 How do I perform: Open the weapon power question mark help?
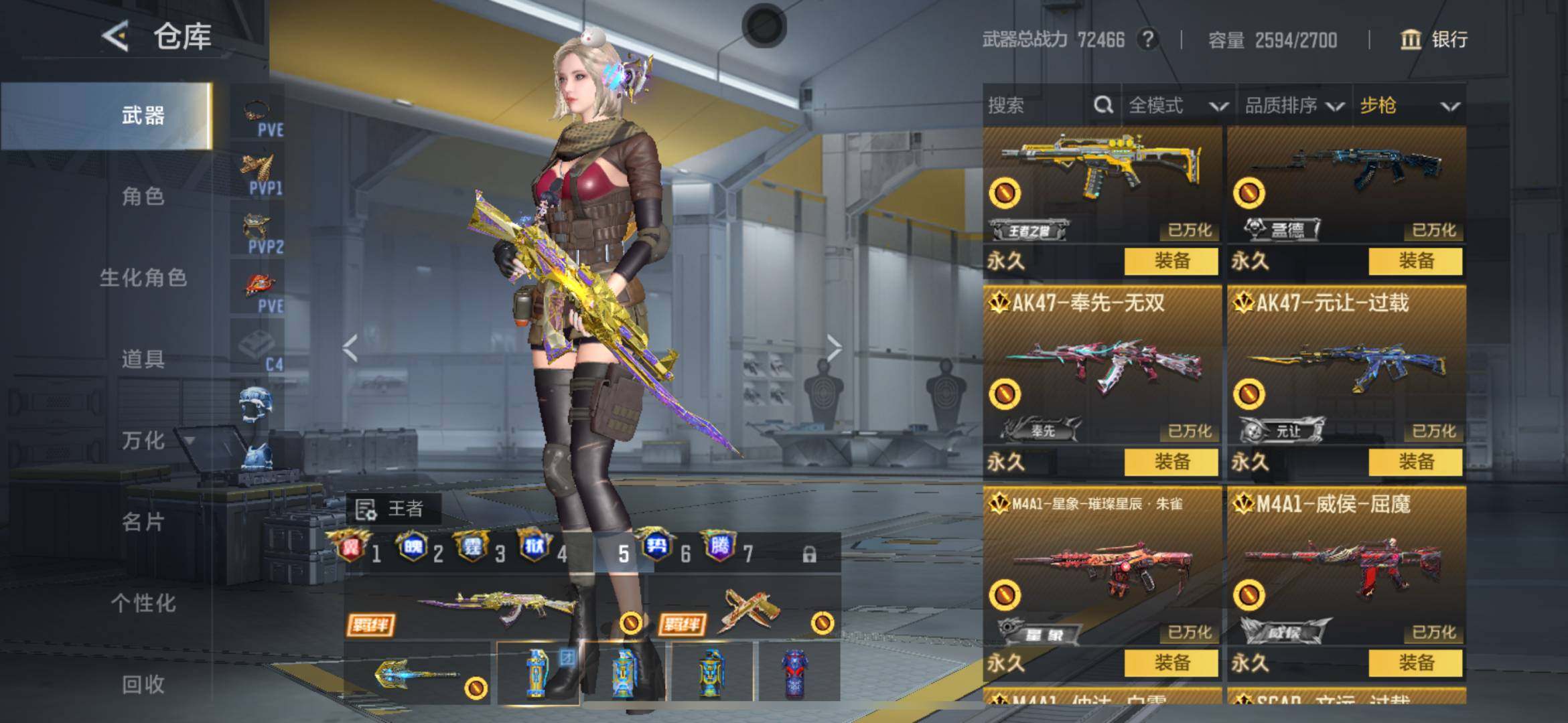pyautogui.click(x=1148, y=39)
